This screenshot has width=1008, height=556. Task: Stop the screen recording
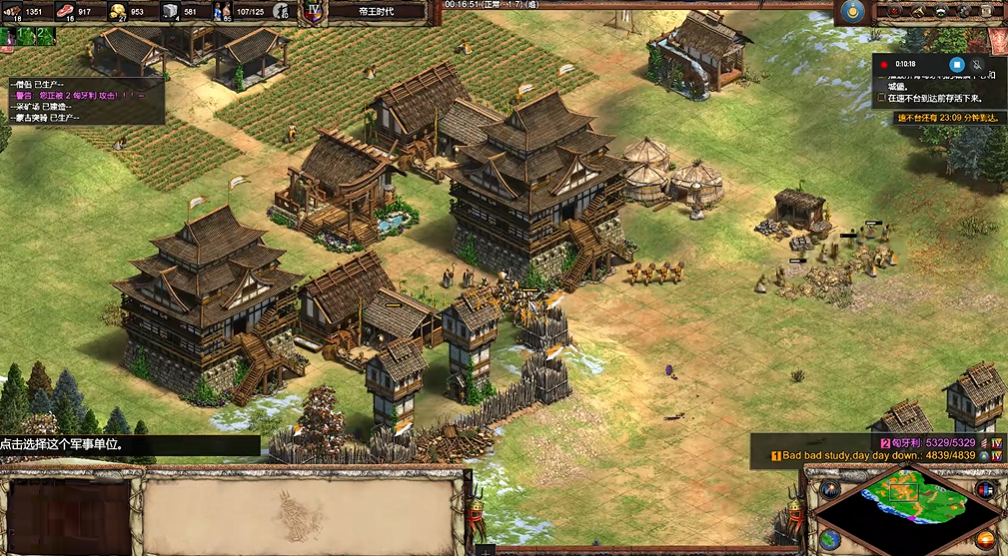tap(956, 64)
